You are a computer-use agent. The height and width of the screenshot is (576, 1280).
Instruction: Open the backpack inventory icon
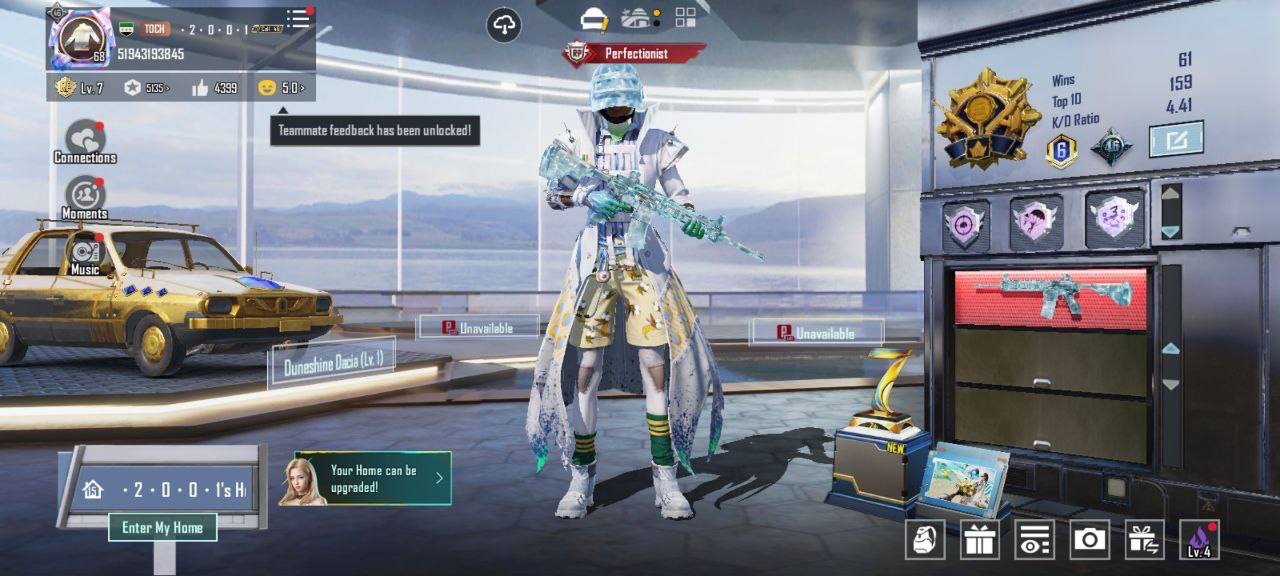[x=925, y=540]
